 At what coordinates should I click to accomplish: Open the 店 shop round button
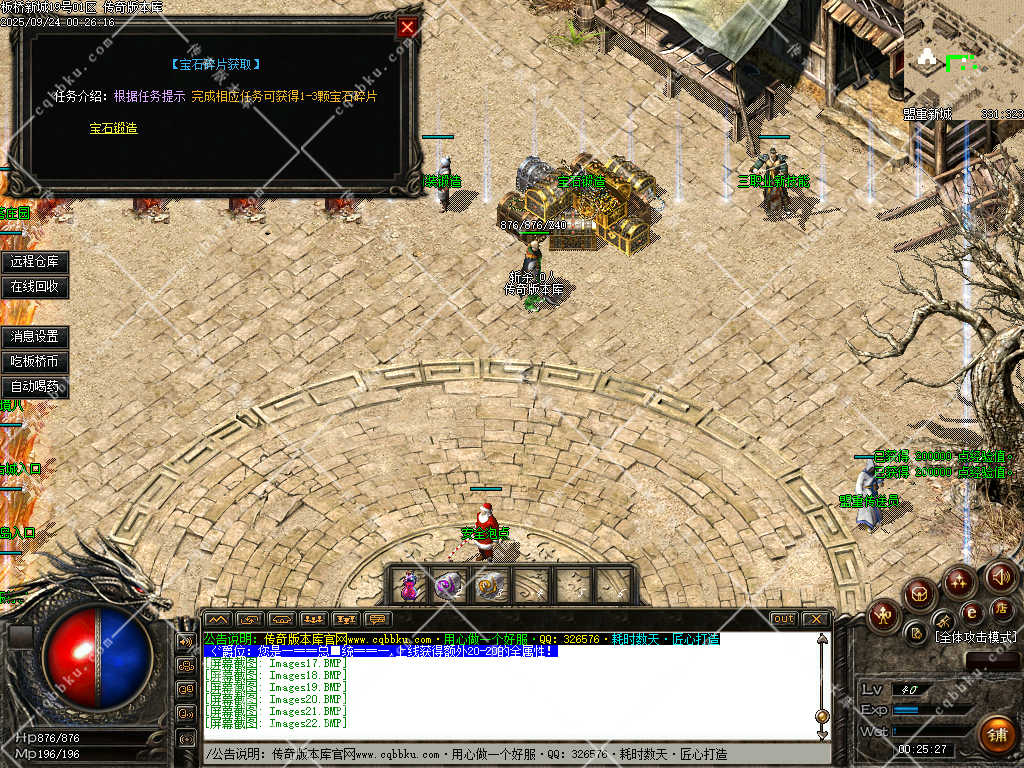click(999, 608)
